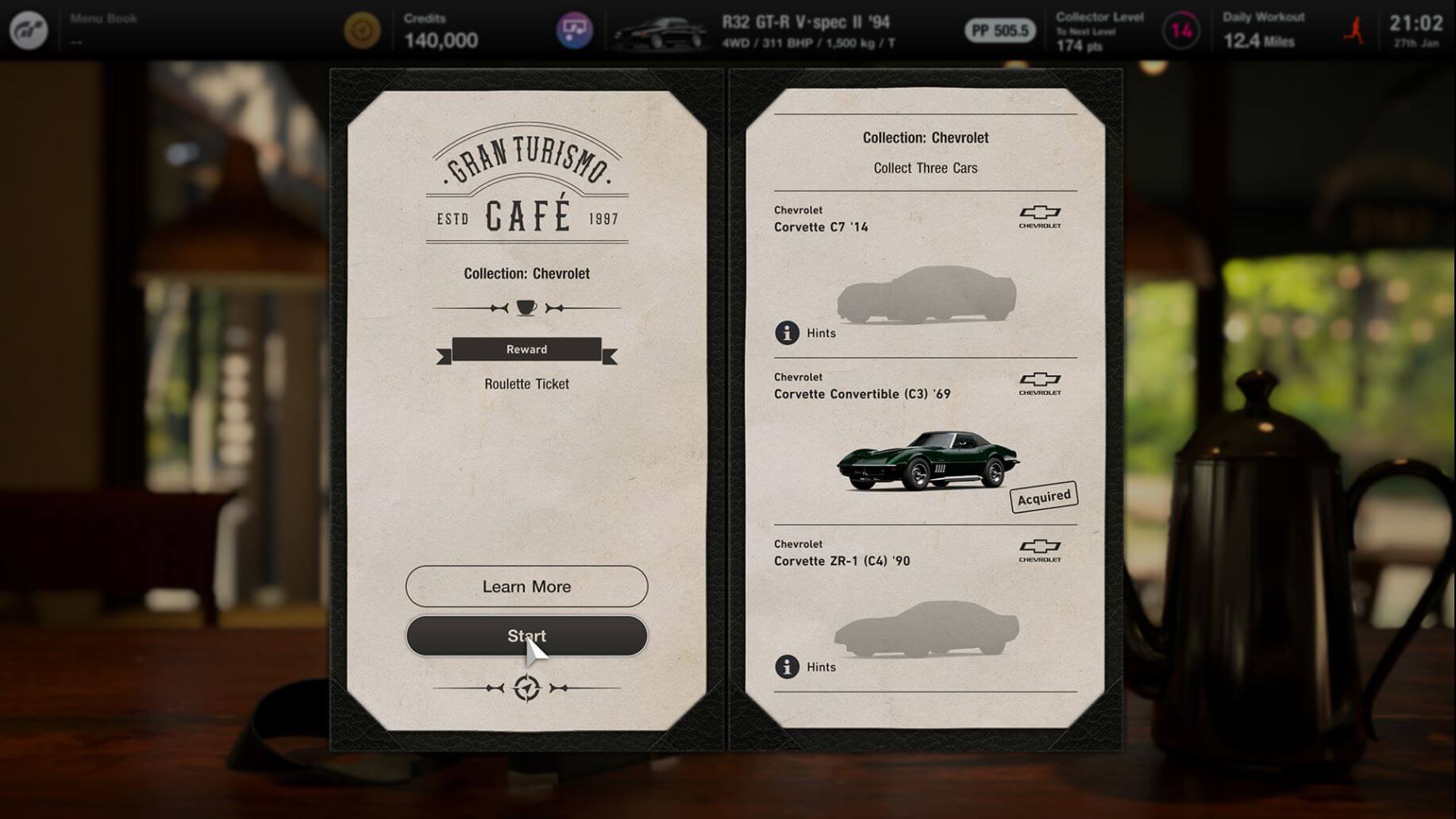1456x819 pixels.
Task: Open the Collector Level 14 badge
Action: [x=1181, y=31]
